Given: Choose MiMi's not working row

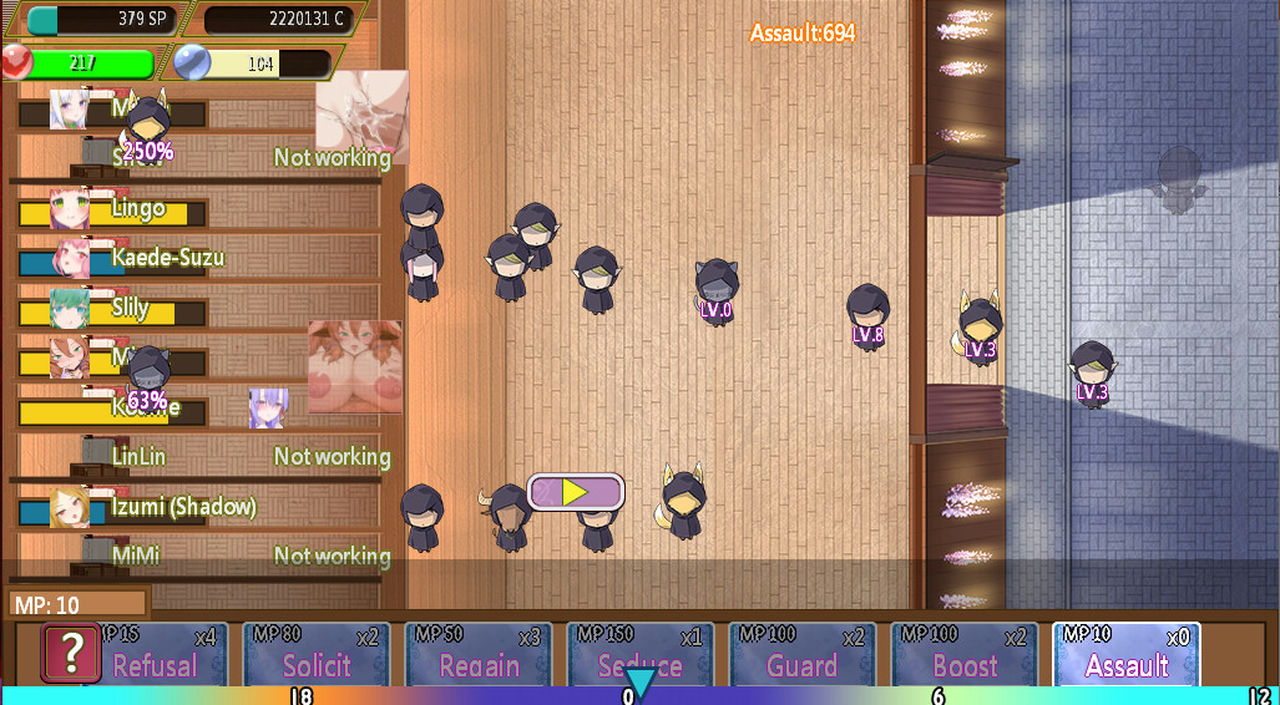Looking at the screenshot, I should pyautogui.click(x=200, y=555).
